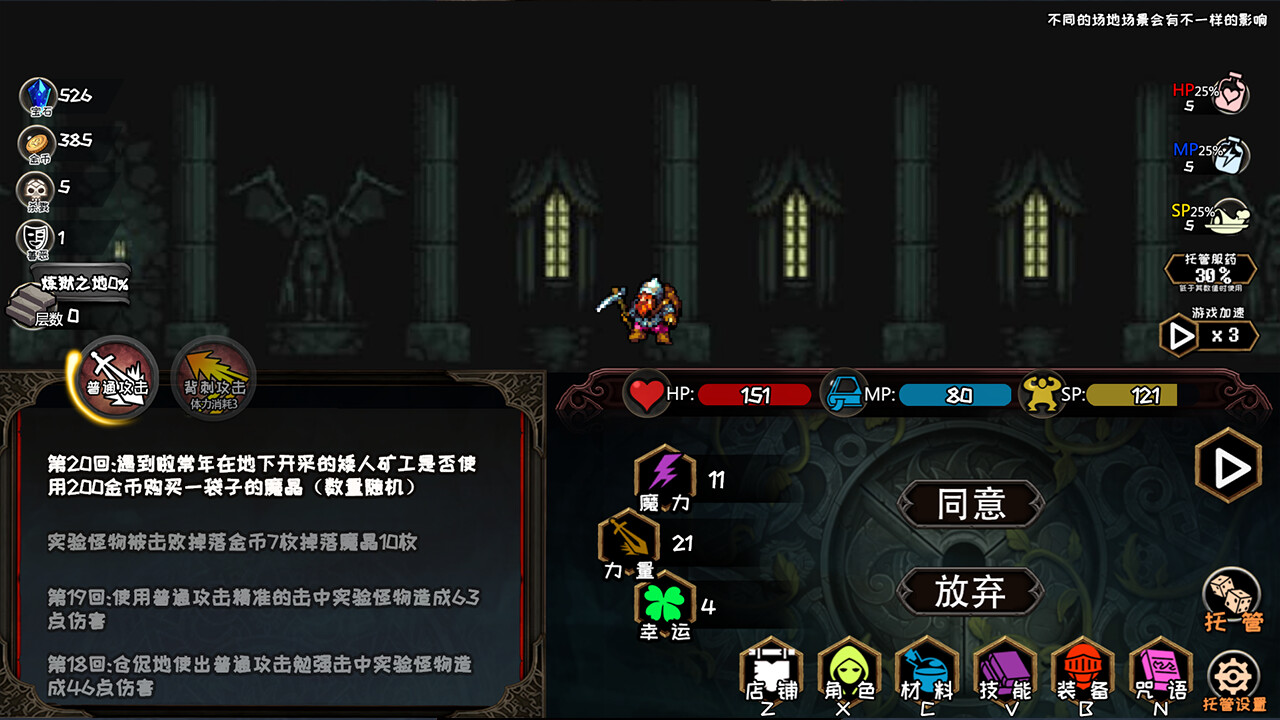The width and height of the screenshot is (1280, 720).
Task: Open the 角色 character panel
Action: pyautogui.click(x=847, y=670)
